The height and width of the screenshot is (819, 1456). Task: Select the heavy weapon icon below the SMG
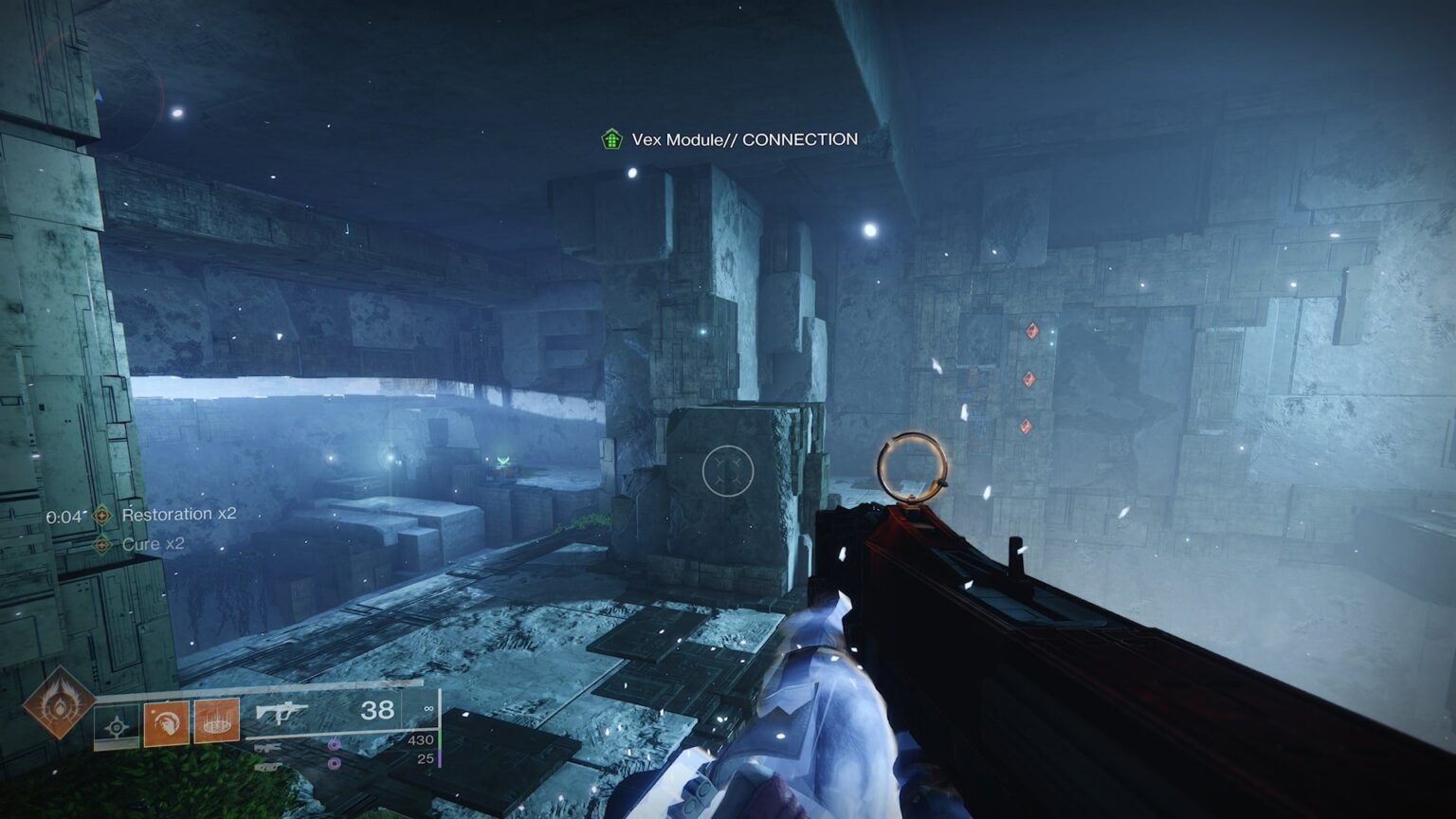pyautogui.click(x=267, y=767)
